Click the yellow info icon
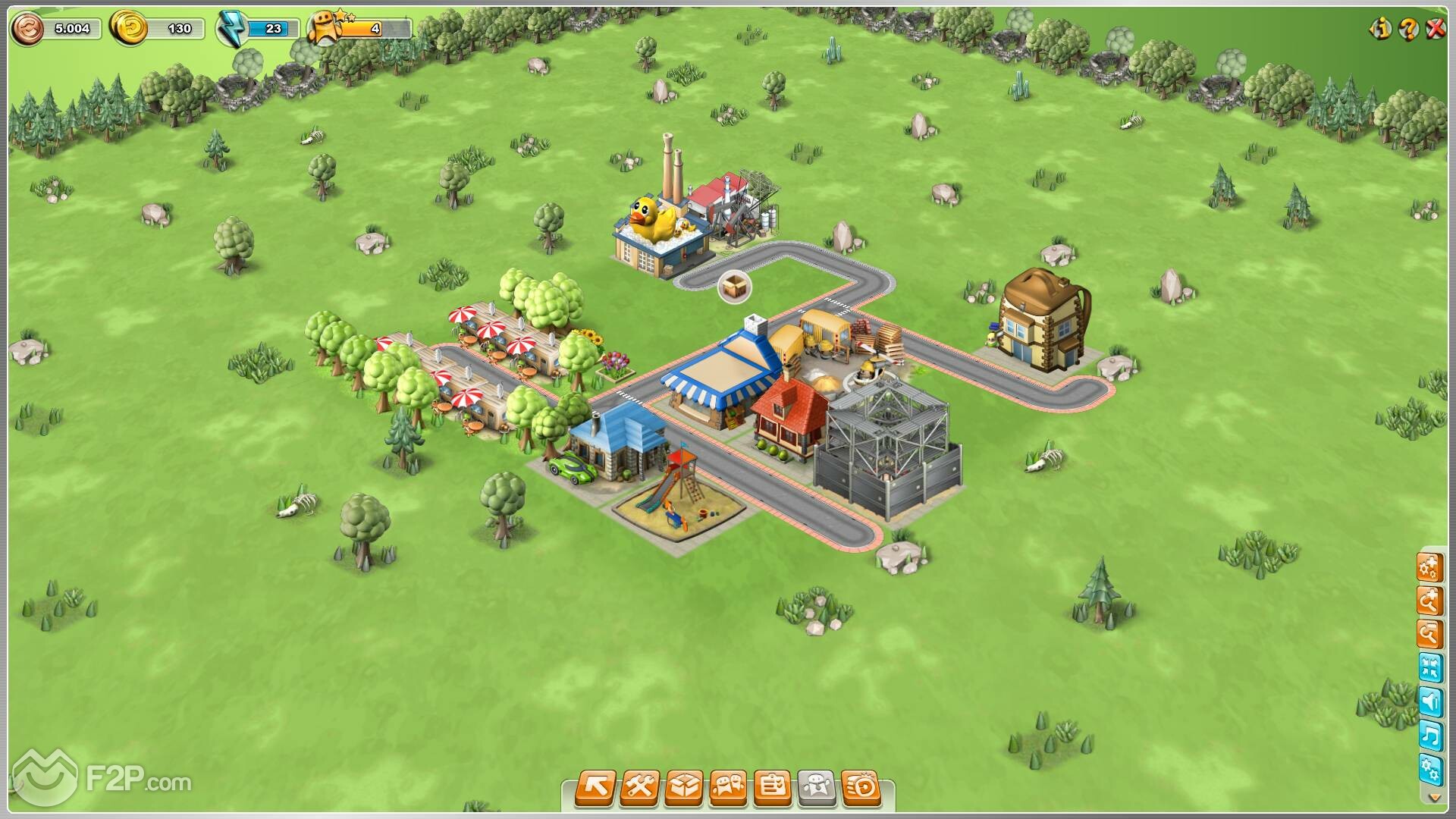 [x=1379, y=29]
